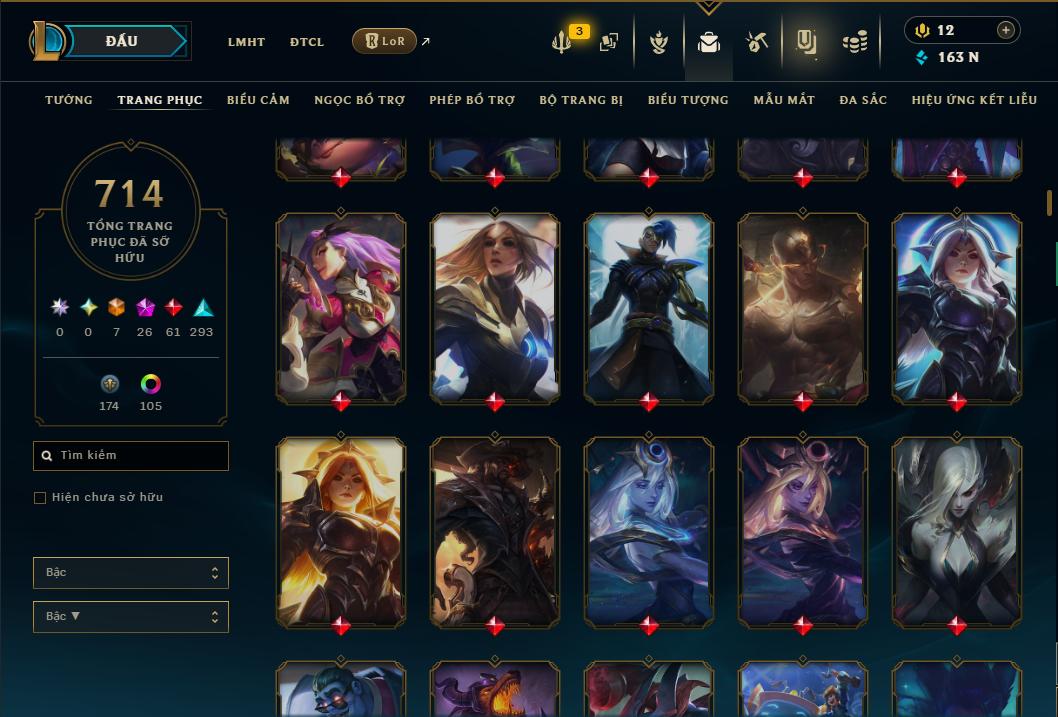Toggle the Hiện chưa sở hữu checkbox
This screenshot has height=717, width=1058.
[x=40, y=498]
